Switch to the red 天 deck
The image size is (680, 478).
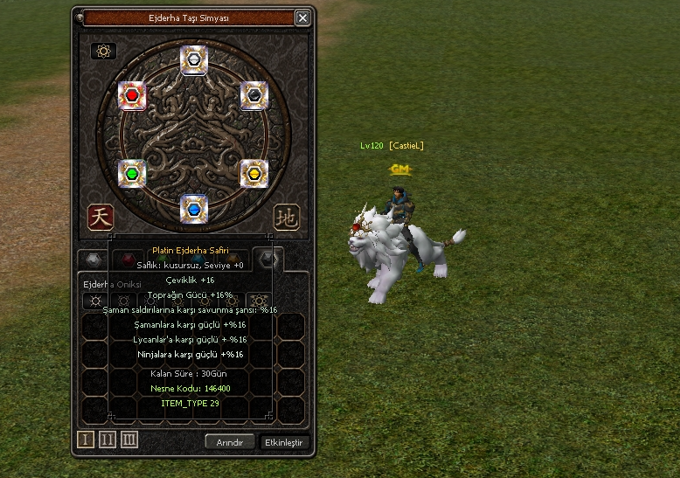(100, 216)
